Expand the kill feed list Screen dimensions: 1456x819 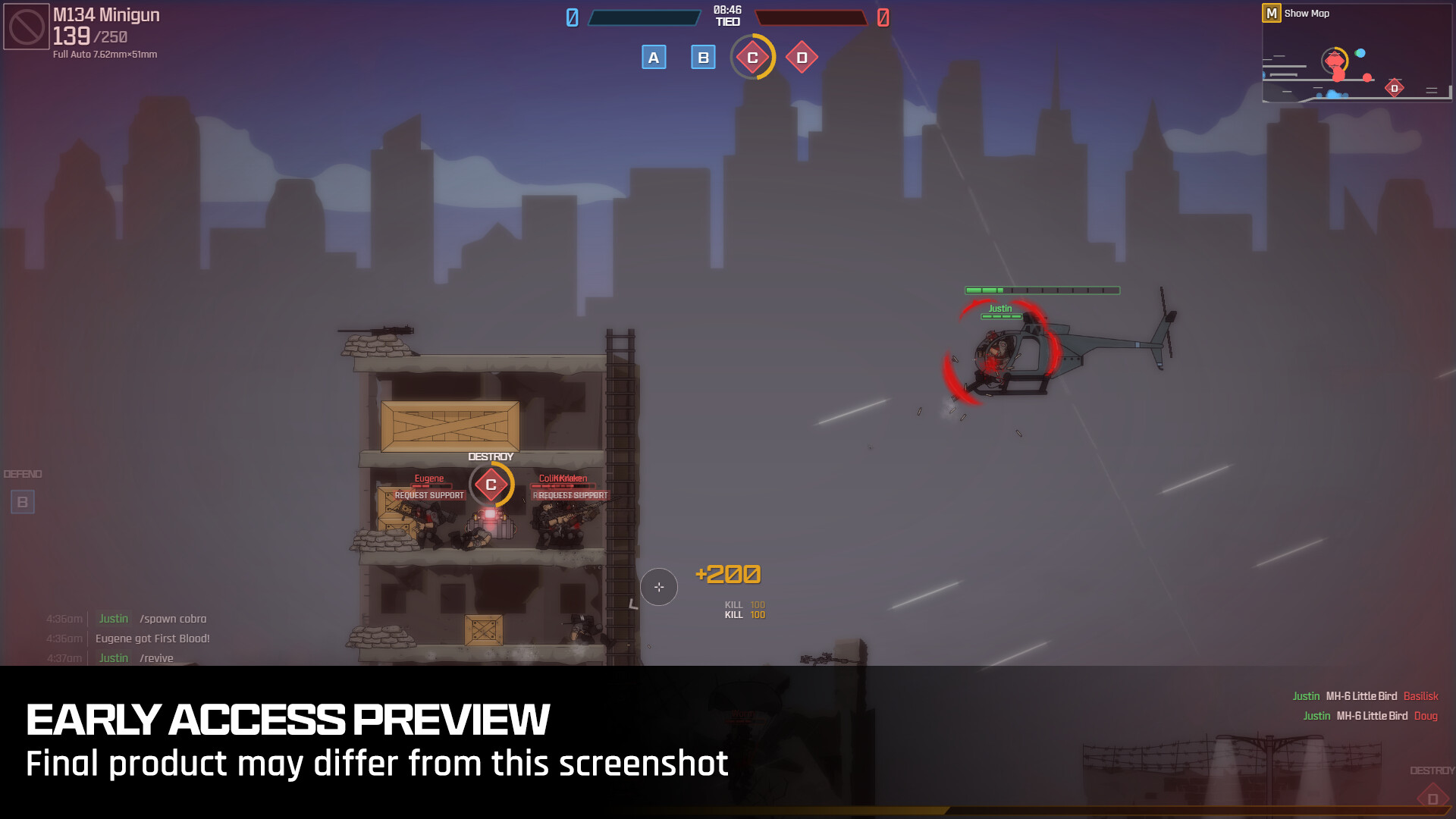tap(1365, 705)
